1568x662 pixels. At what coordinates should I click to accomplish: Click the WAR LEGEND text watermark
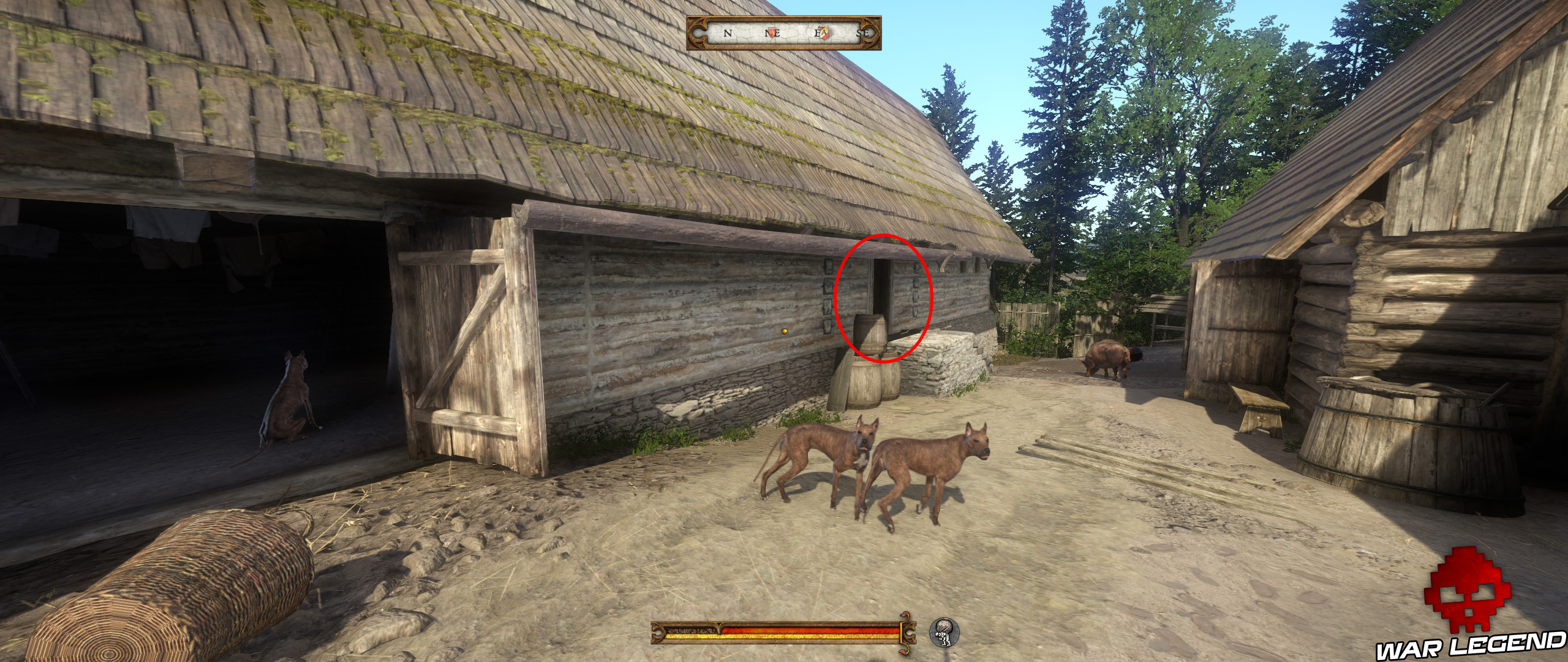click(x=1470, y=644)
